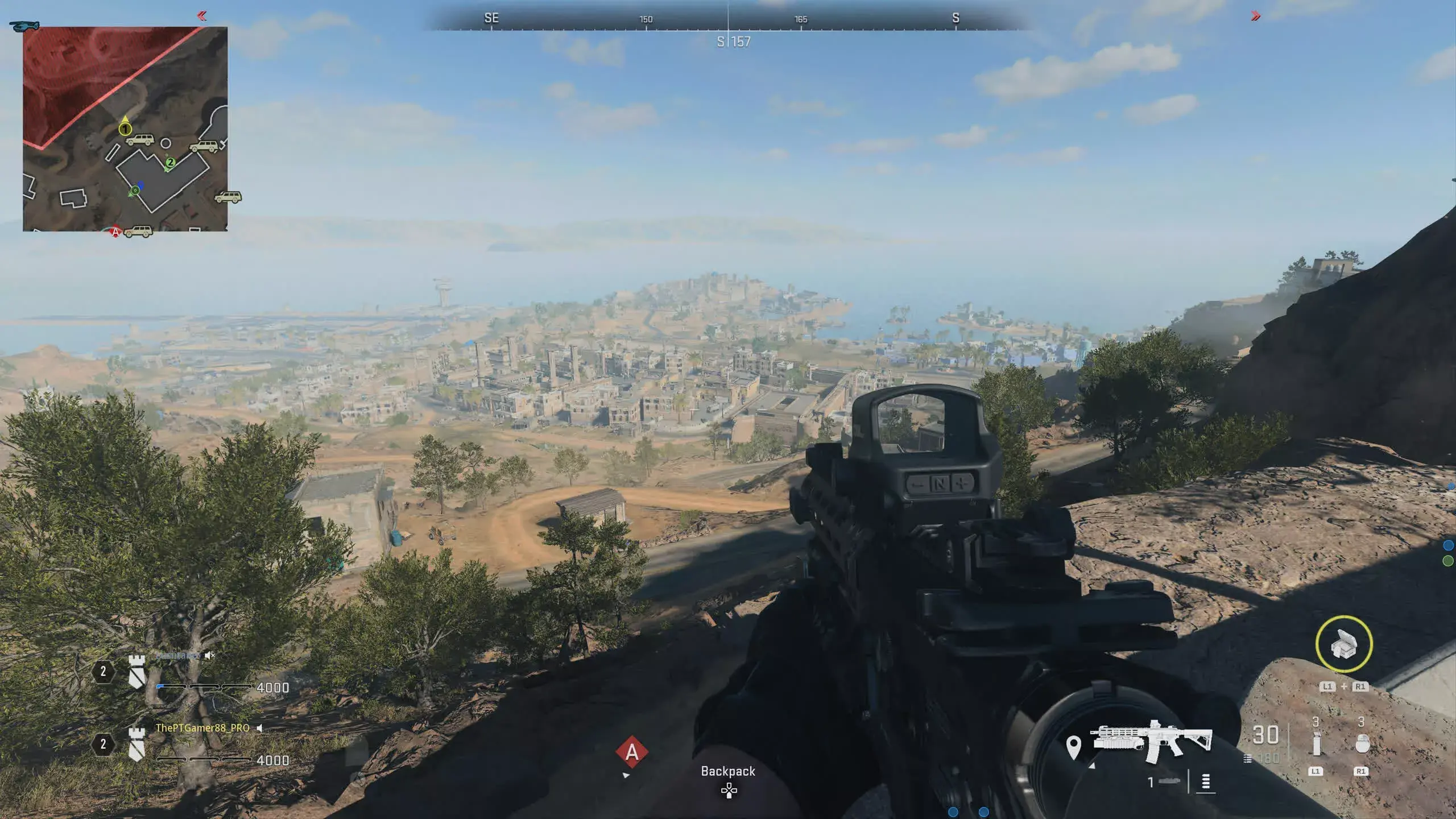
Task: Click the yellow-circled supply crate icon
Action: pyautogui.click(x=1343, y=644)
